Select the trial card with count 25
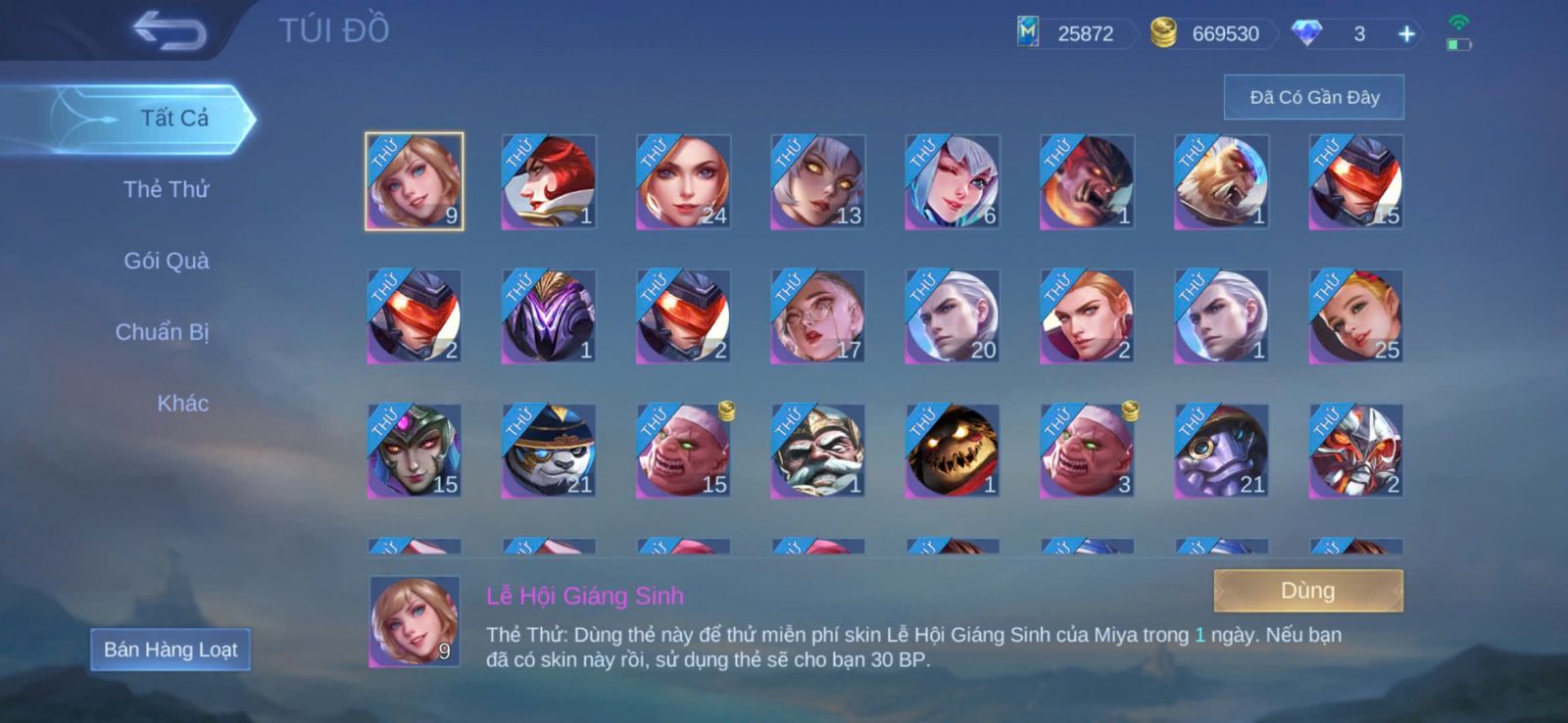This screenshot has height=723, width=1568. 1355,316
